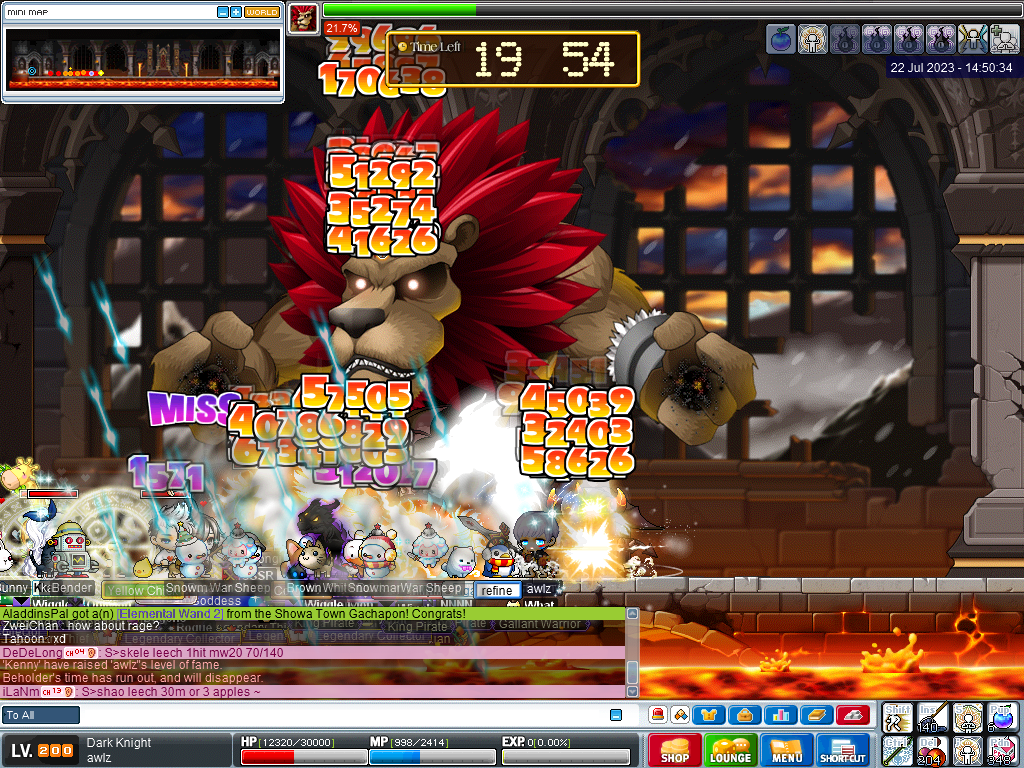This screenshot has width=1024, height=768.
Task: Open the inventory bag icon button
Action: click(x=744, y=715)
